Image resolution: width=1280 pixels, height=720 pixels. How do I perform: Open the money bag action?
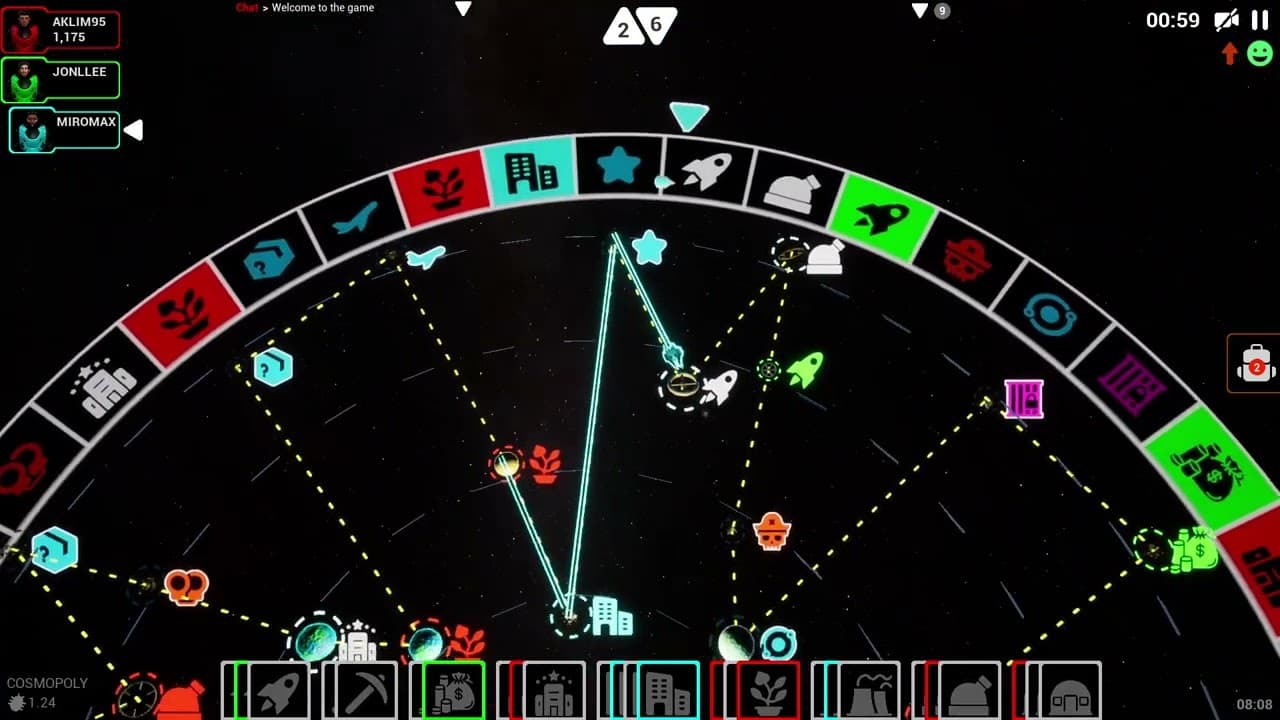452,690
